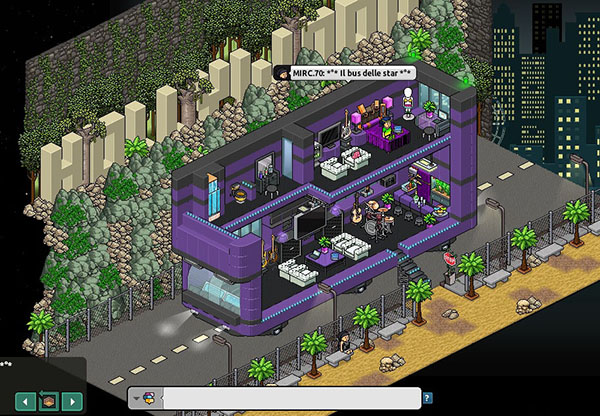Focus the chat text input field
The width and height of the screenshot is (600, 416).
pos(290,398)
